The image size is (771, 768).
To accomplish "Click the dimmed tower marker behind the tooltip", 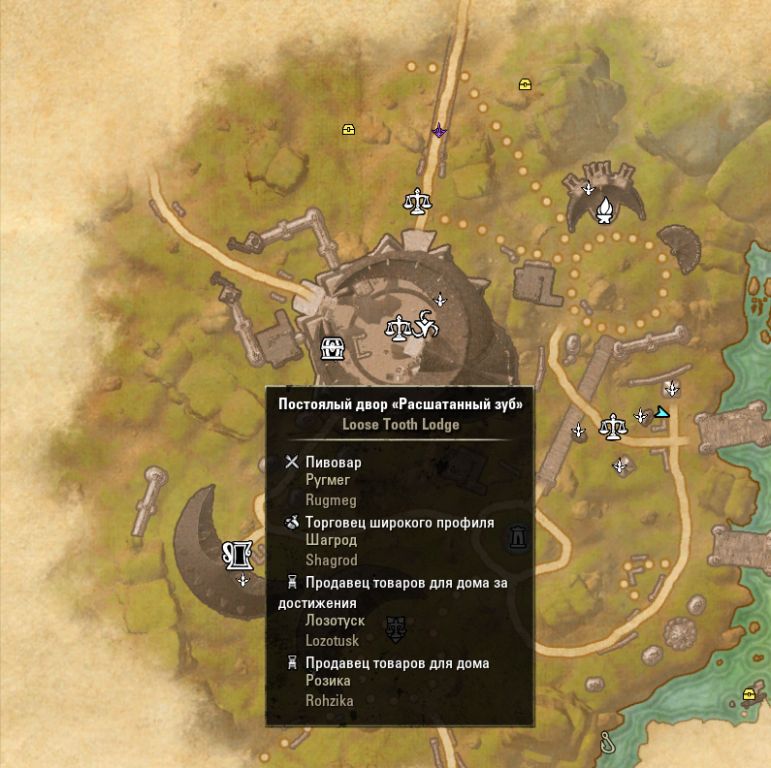I will 517,538.
